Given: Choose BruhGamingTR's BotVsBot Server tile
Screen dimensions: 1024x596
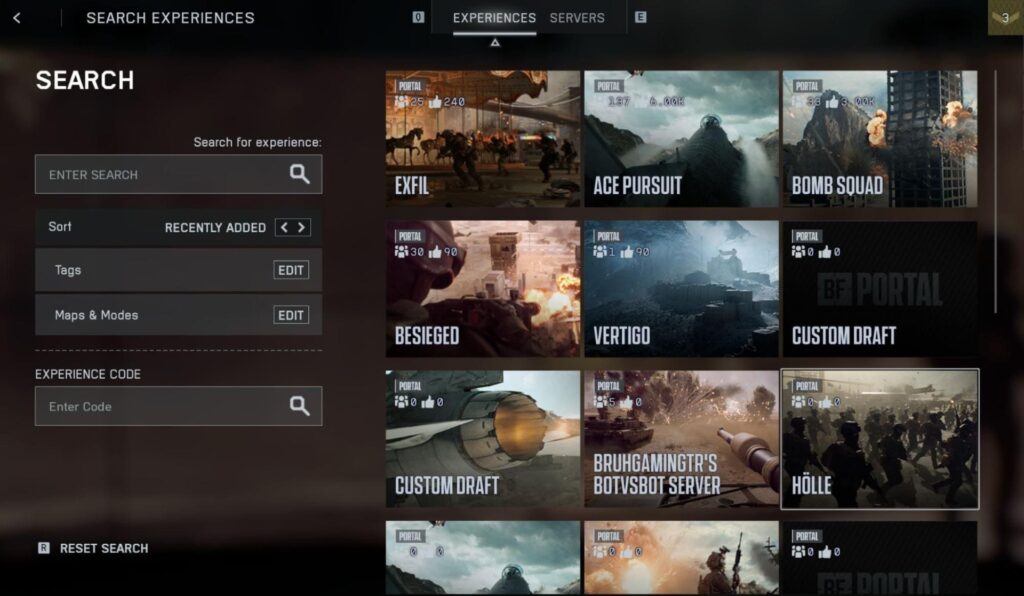Looking at the screenshot, I should (681, 439).
